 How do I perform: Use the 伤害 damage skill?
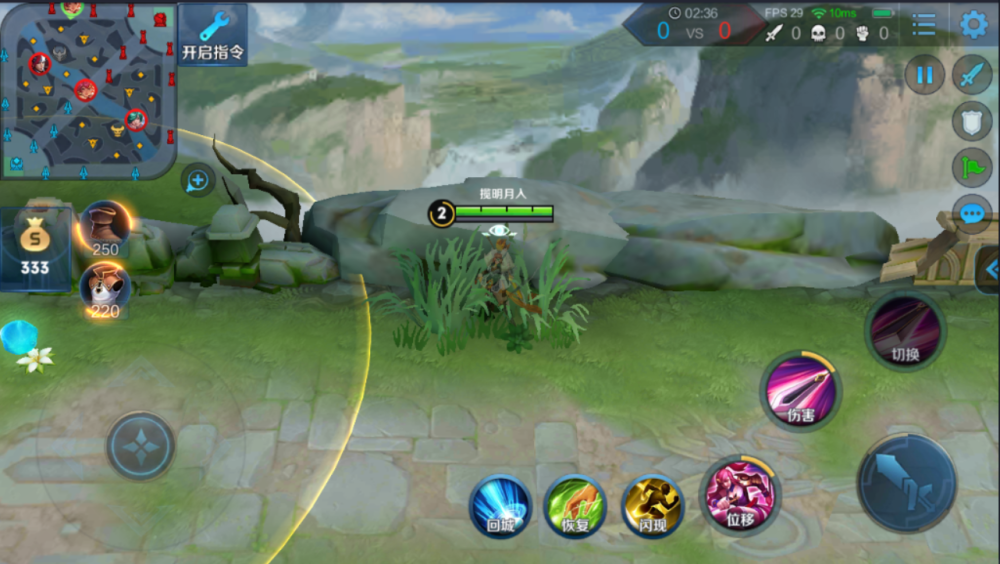point(801,391)
